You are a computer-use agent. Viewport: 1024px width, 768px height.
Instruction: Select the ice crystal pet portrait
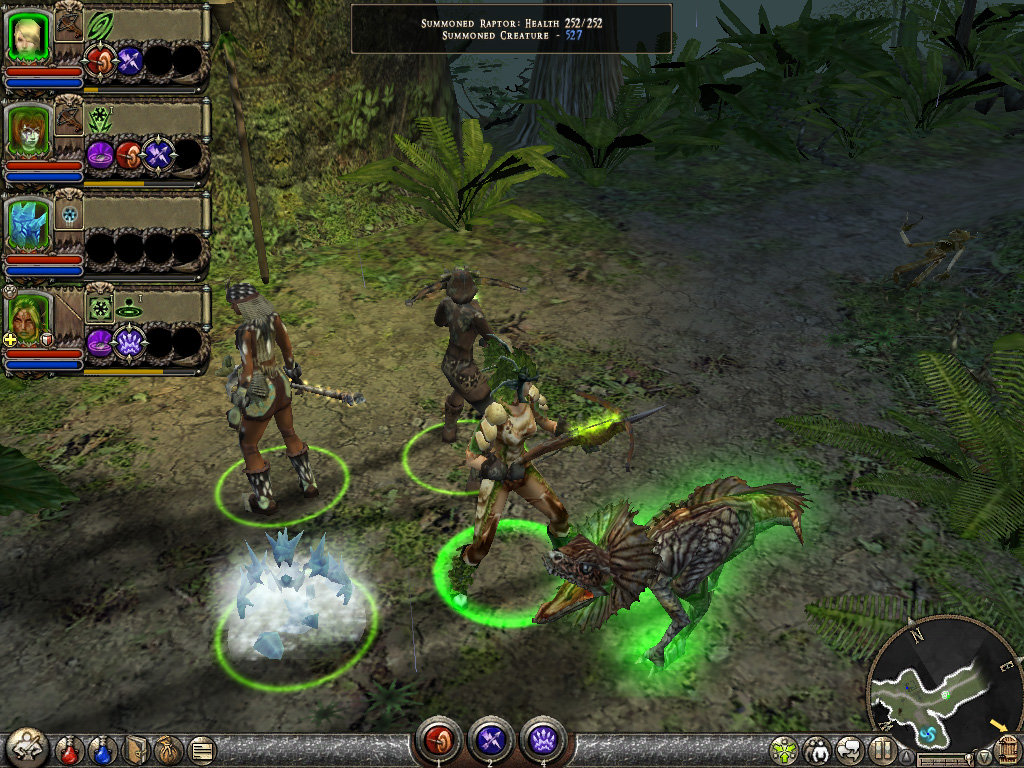(29, 224)
